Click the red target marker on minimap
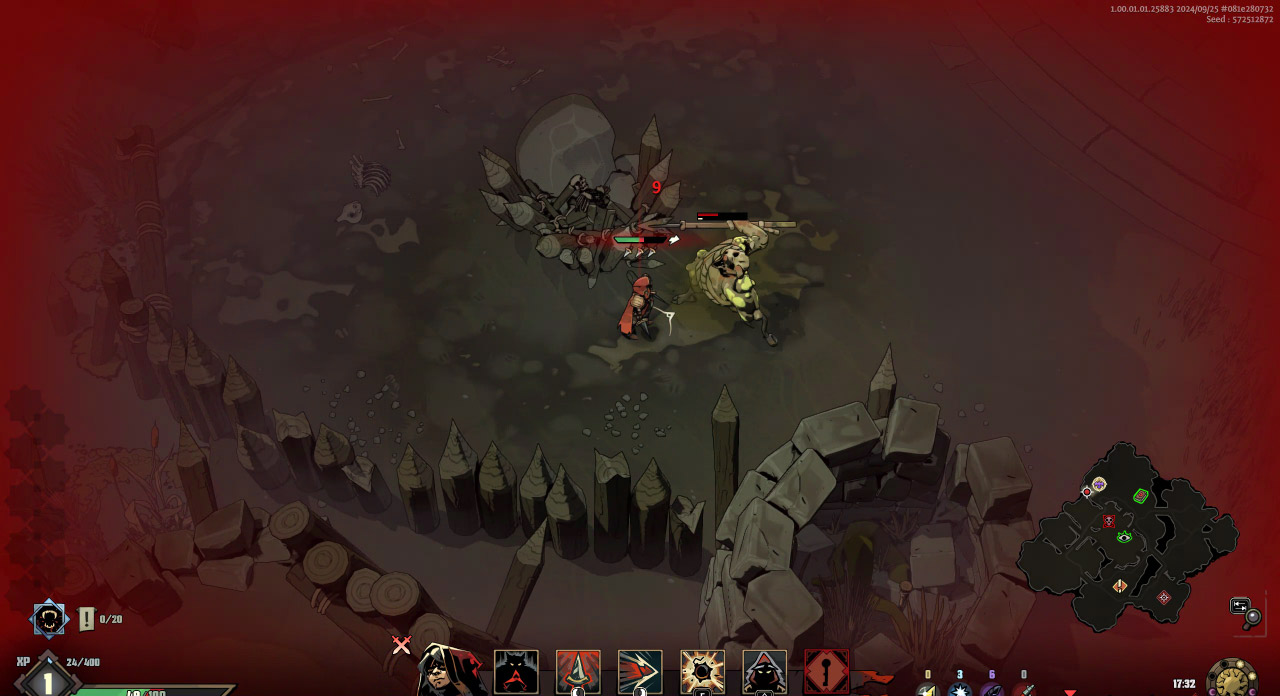The width and height of the screenshot is (1280, 696). pyautogui.click(x=1163, y=597)
